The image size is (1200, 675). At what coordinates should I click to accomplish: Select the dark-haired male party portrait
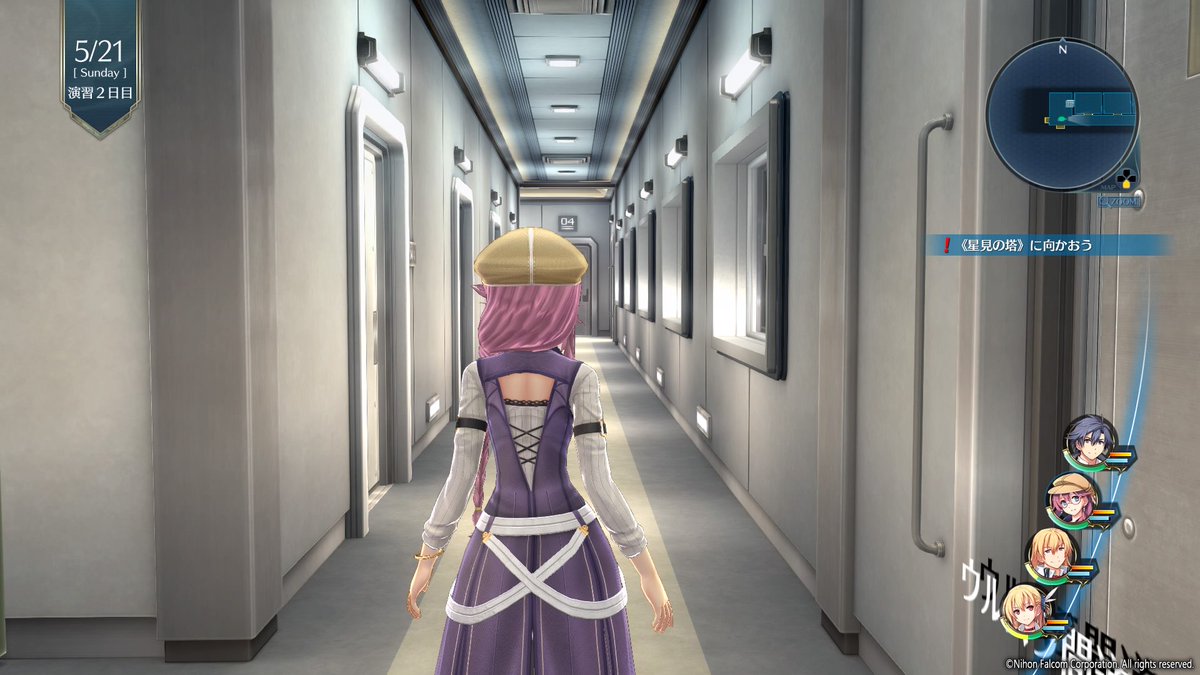[1088, 441]
